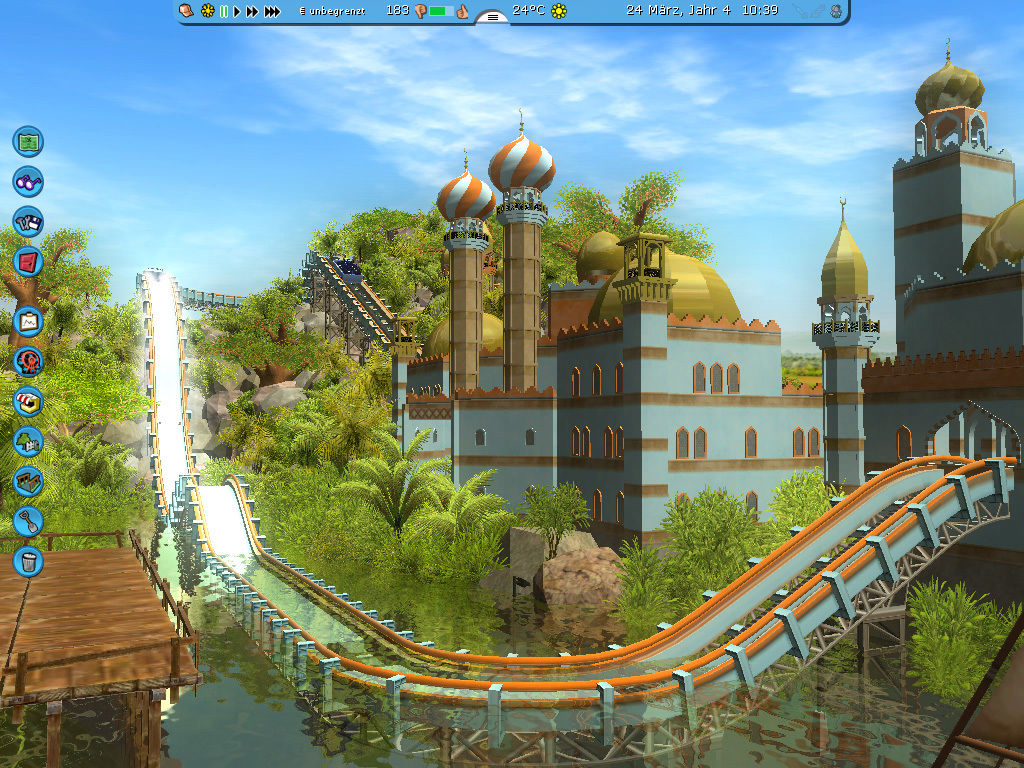Click the red door park entrance icon

[28, 263]
